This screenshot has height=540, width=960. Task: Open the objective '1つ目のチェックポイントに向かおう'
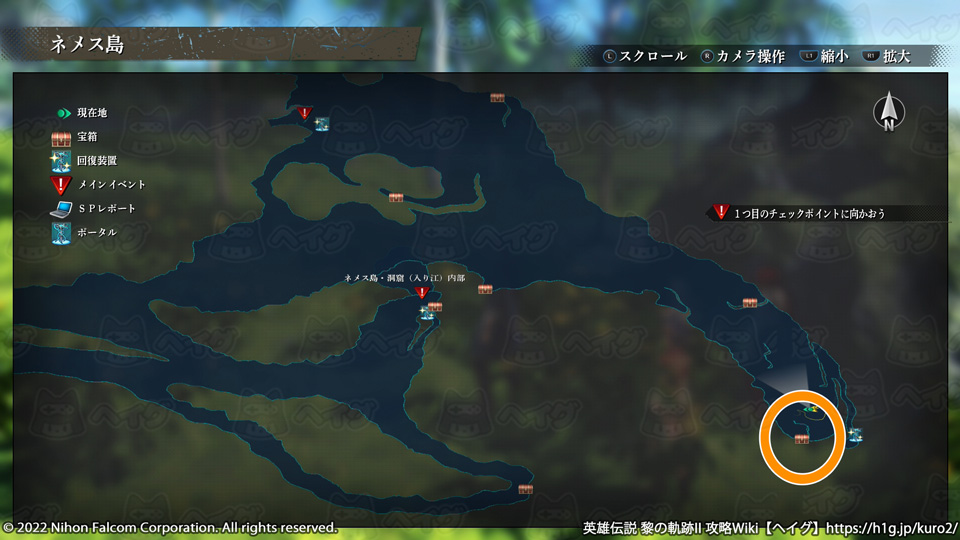pos(810,213)
